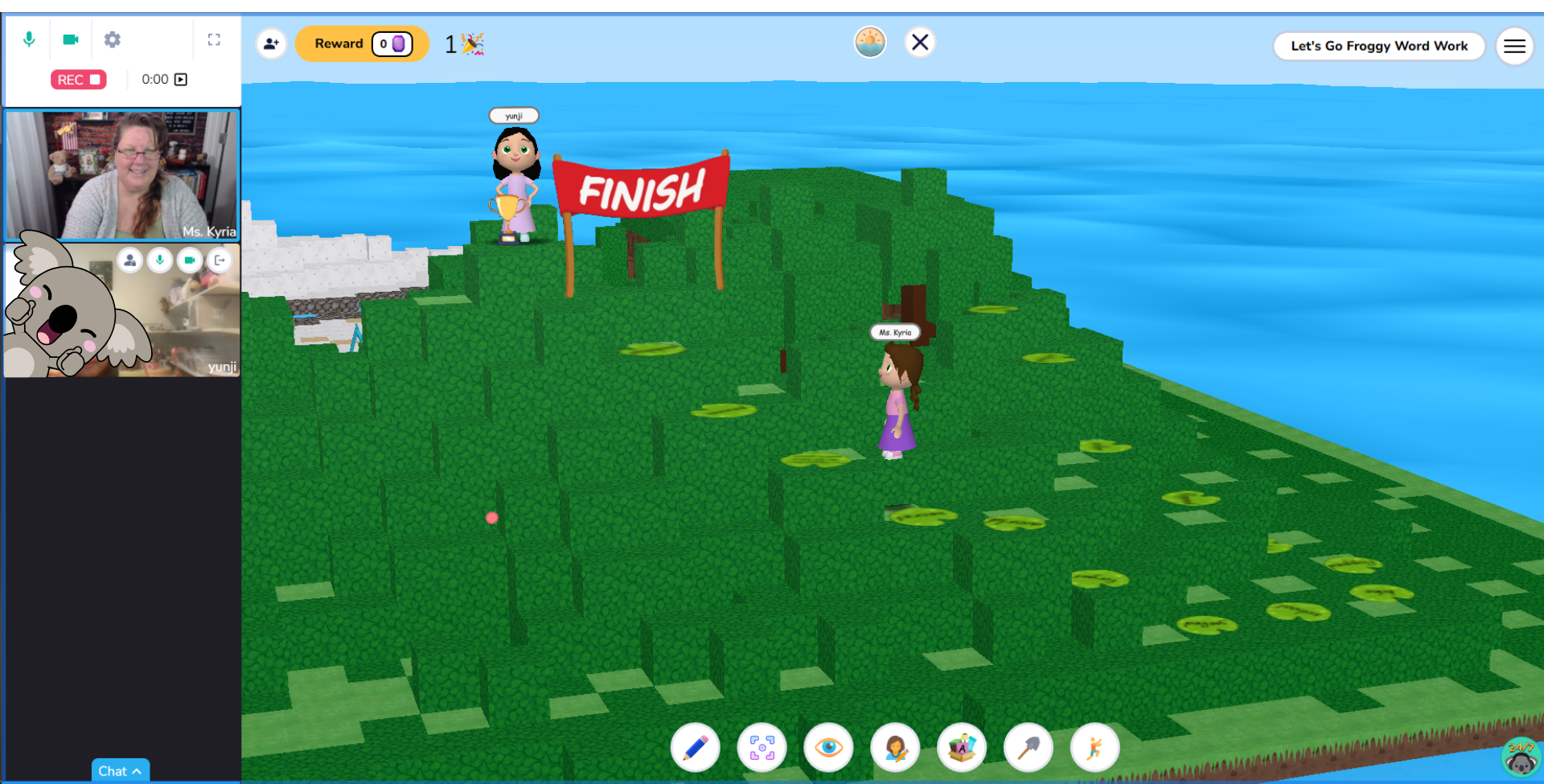Select the eye observation tool
1544x784 pixels.
click(828, 747)
